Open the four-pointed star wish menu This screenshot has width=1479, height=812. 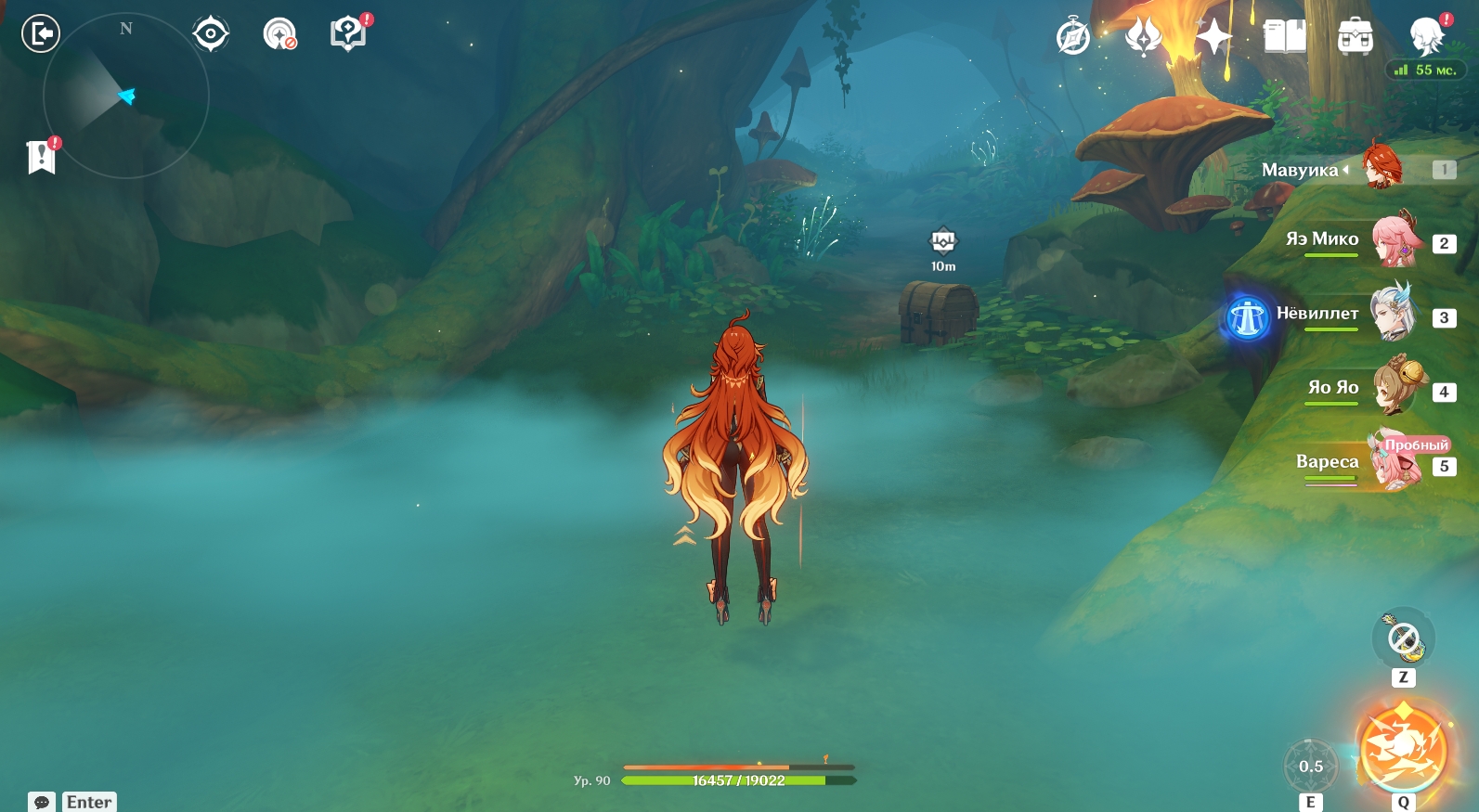pos(1213,37)
